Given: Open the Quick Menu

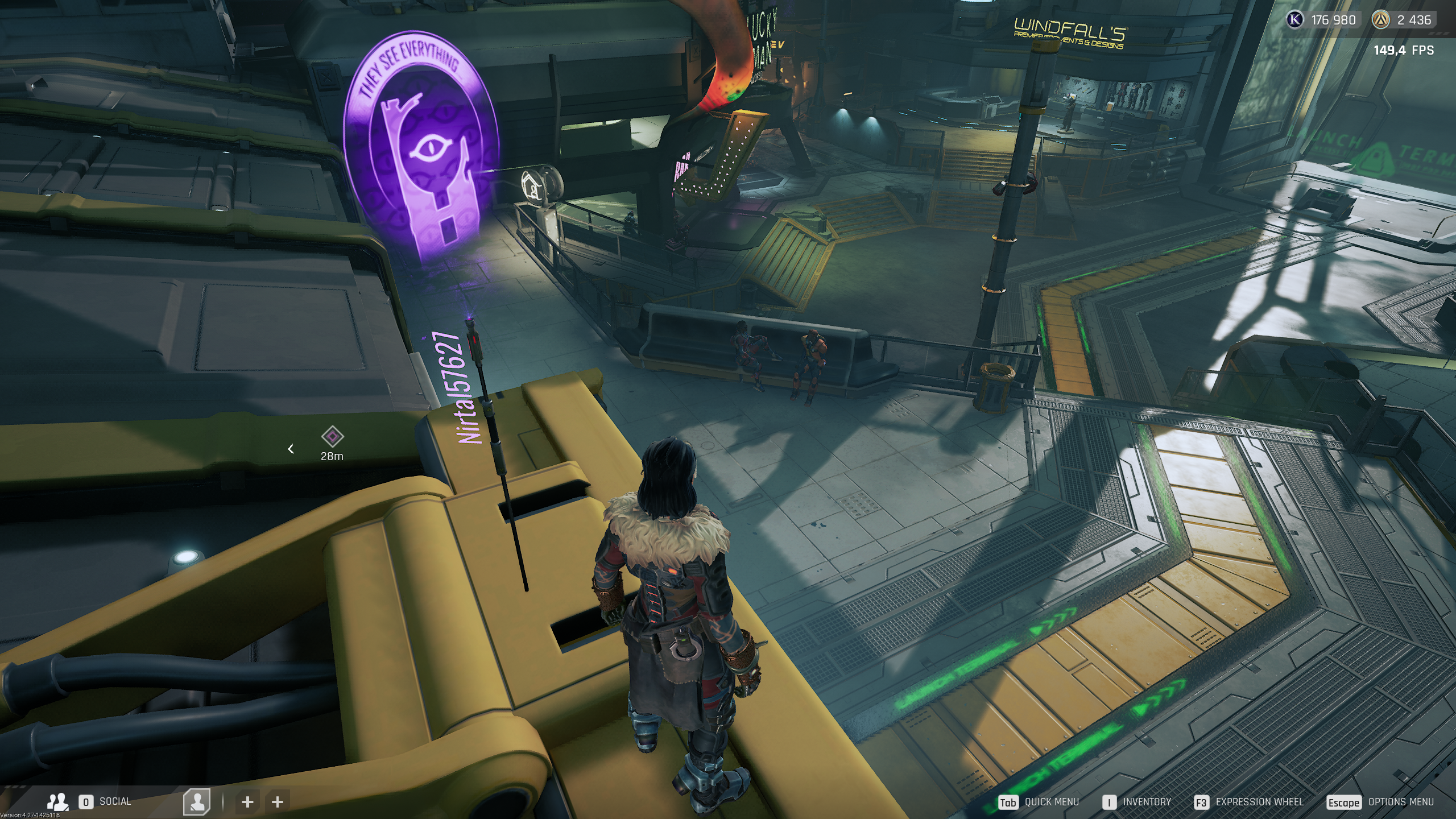Looking at the screenshot, I should [x=1039, y=802].
